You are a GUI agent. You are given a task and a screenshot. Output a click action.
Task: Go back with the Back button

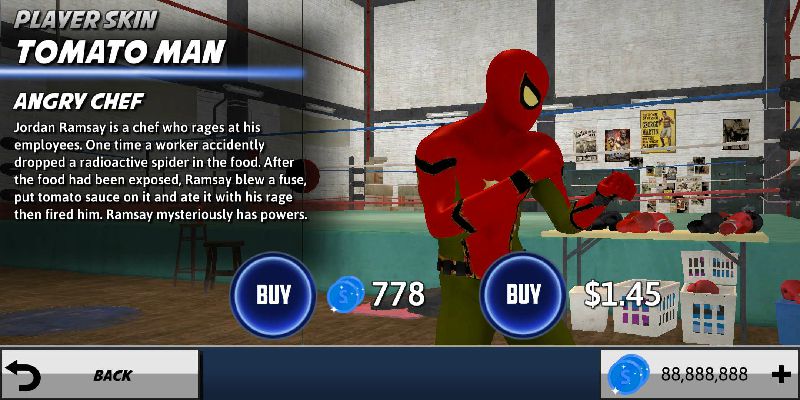coord(99,375)
